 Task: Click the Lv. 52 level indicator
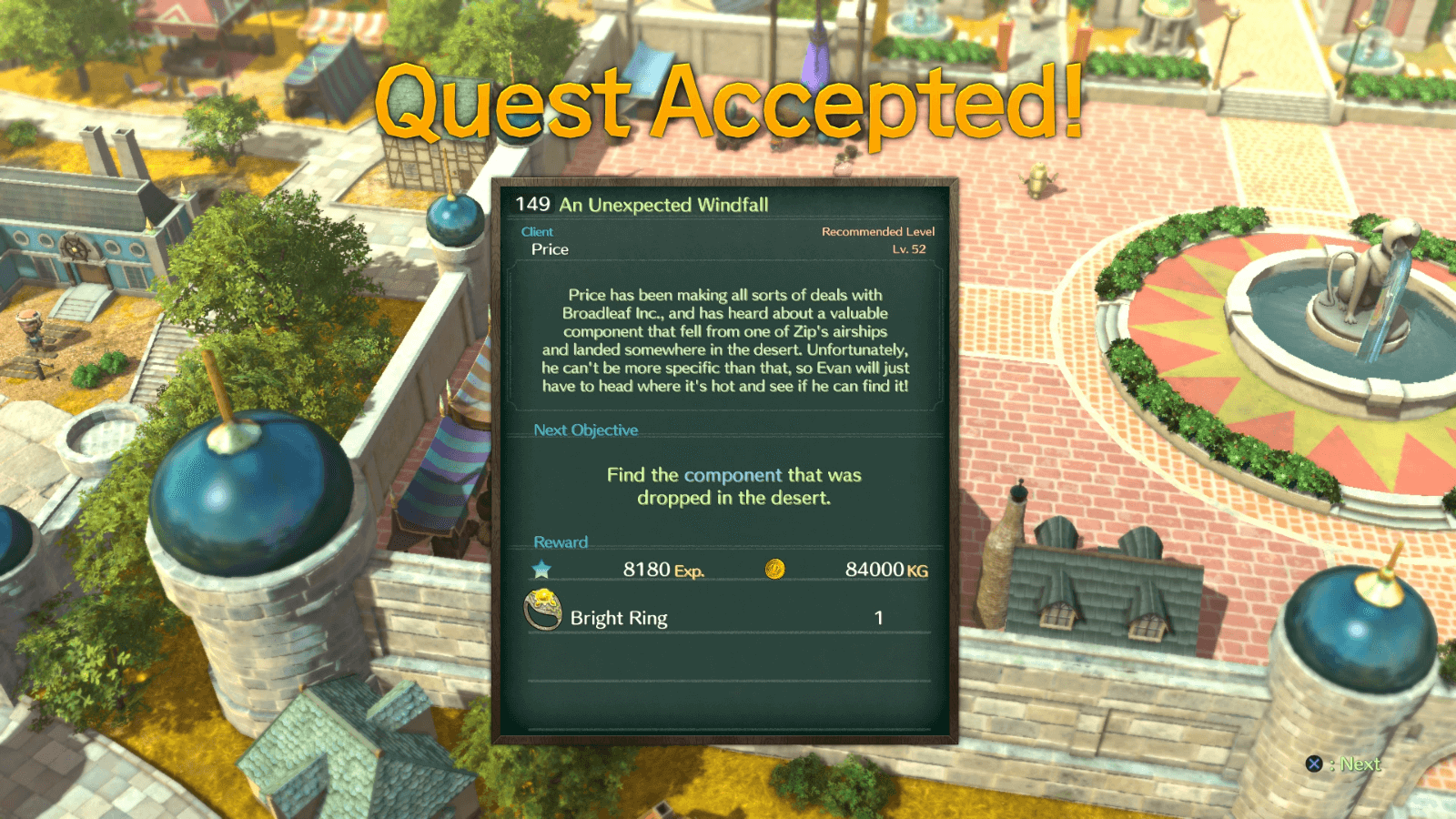(910, 248)
